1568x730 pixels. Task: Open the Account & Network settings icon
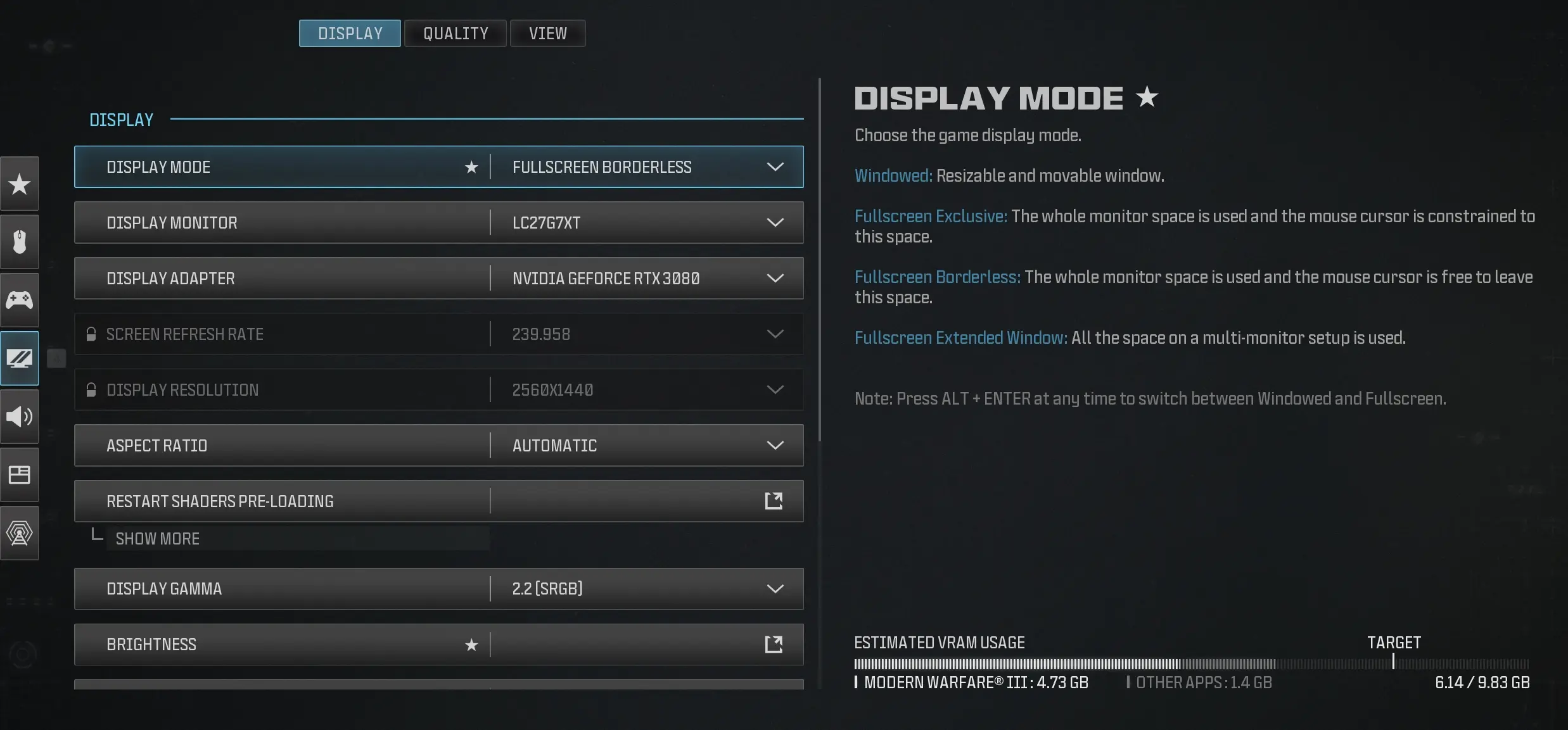(x=20, y=534)
